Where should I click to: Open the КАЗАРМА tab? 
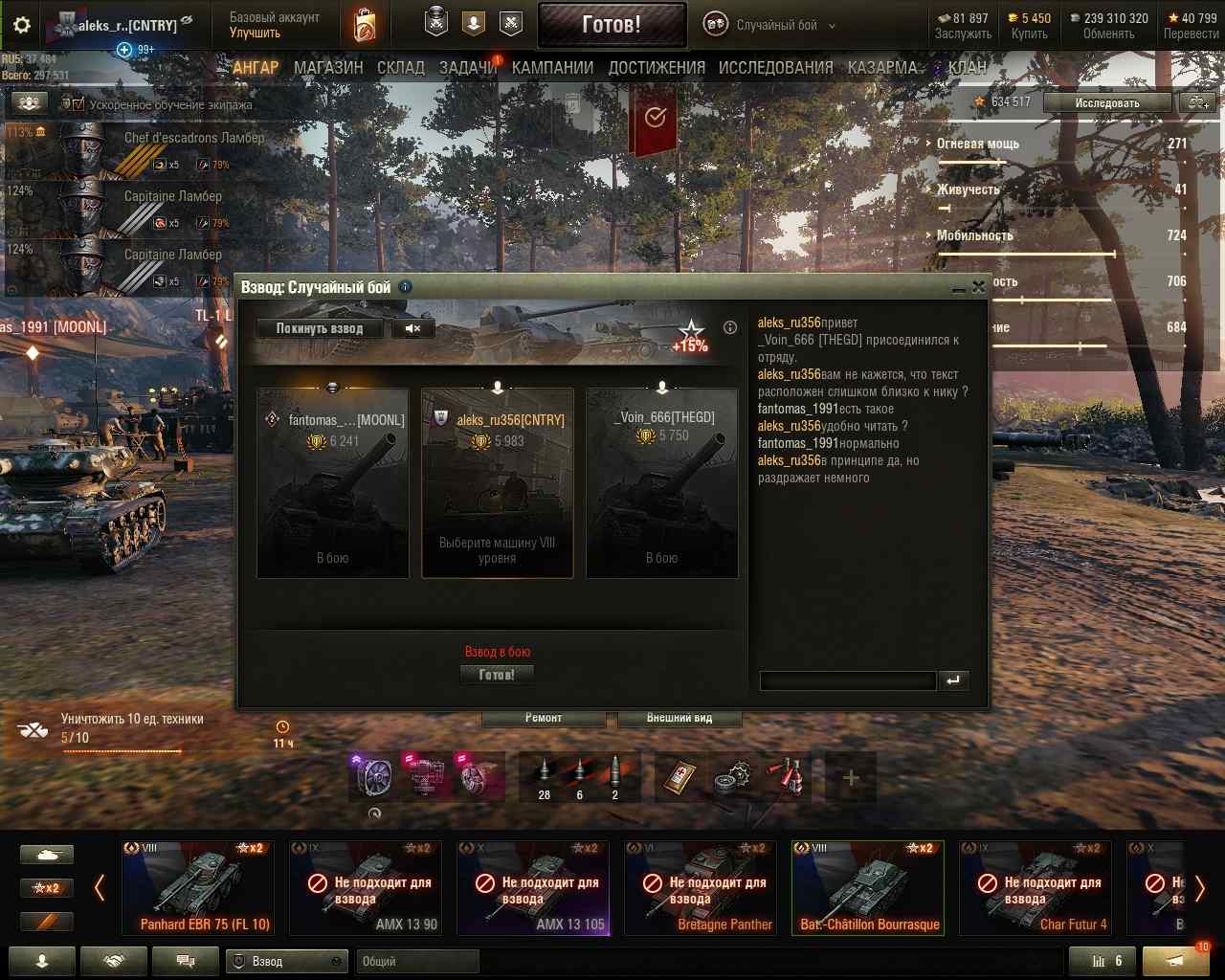click(882, 68)
